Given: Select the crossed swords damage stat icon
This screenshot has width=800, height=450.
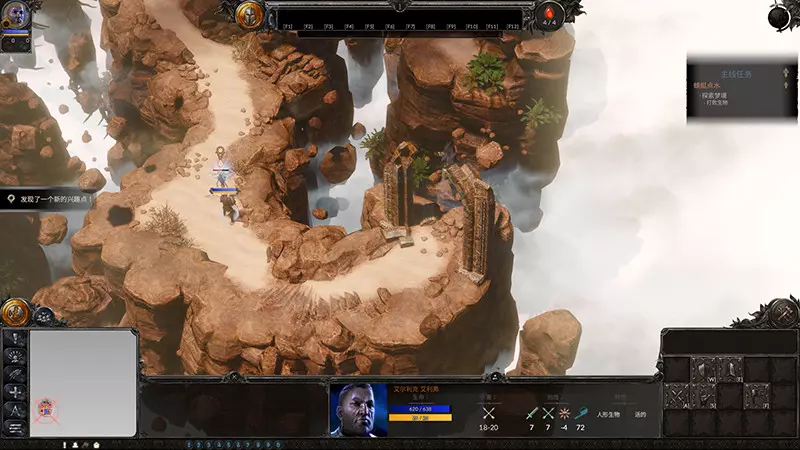Looking at the screenshot, I should (488, 412).
